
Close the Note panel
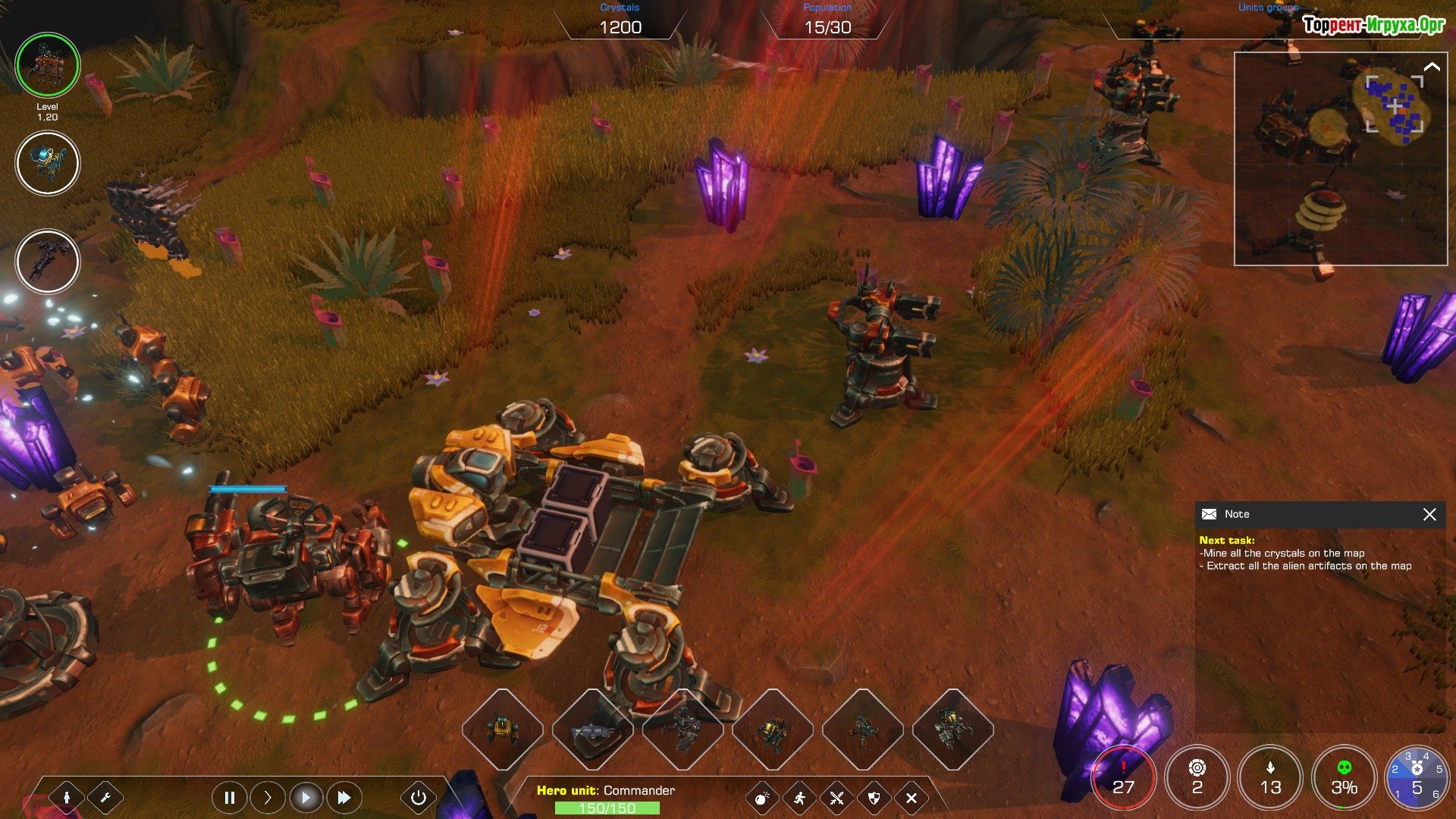(1429, 514)
